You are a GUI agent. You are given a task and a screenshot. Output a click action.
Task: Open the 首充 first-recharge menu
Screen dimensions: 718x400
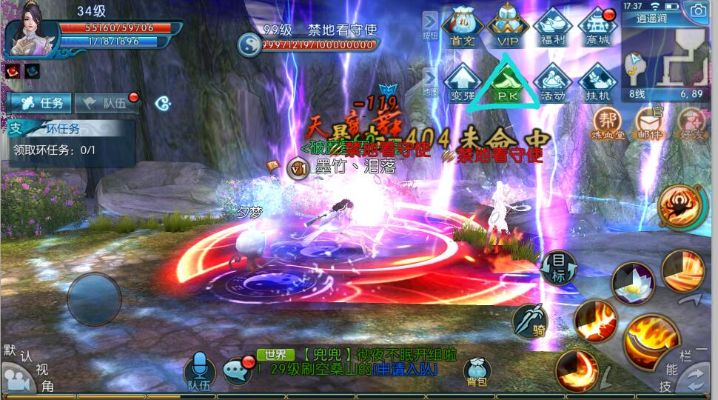click(x=462, y=25)
